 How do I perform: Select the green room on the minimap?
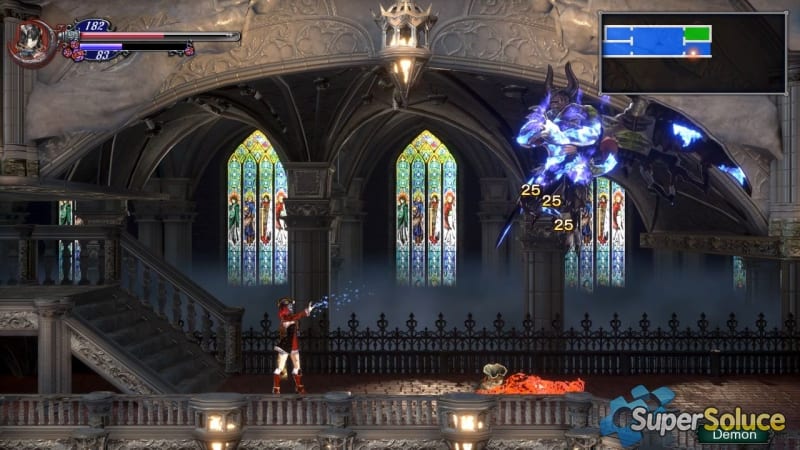(697, 34)
